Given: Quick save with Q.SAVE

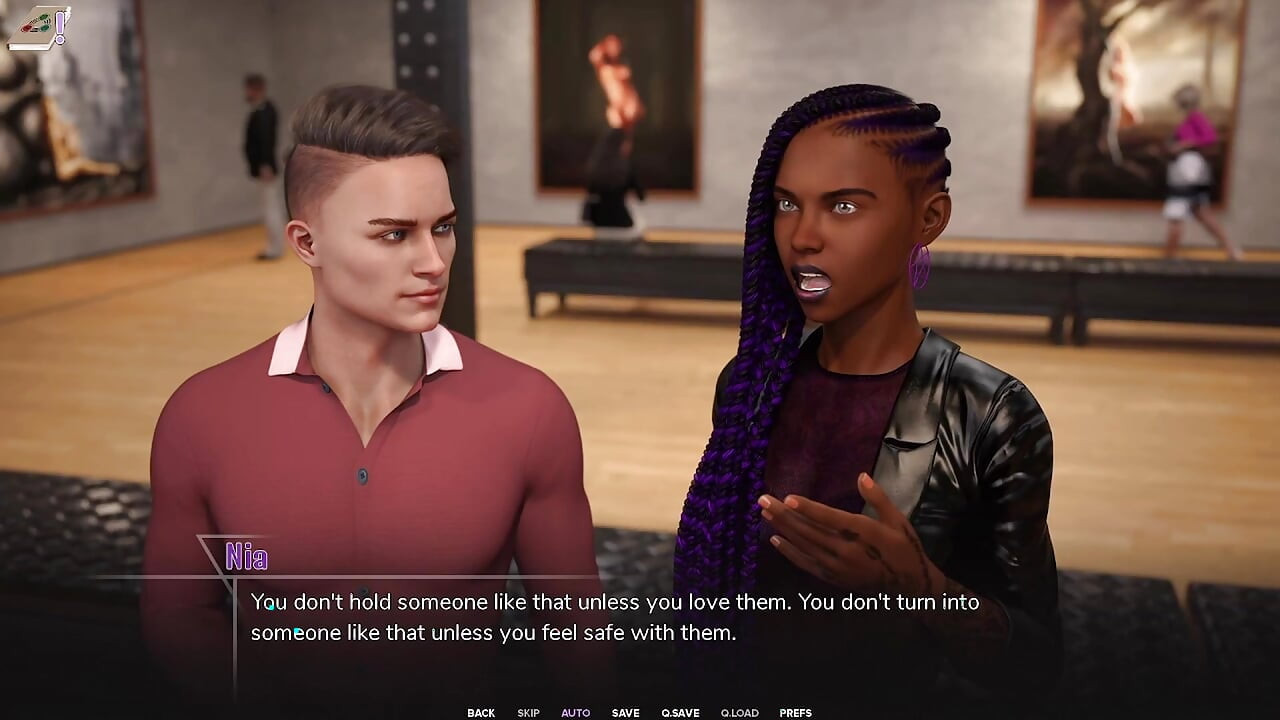Looking at the screenshot, I should coord(680,713).
